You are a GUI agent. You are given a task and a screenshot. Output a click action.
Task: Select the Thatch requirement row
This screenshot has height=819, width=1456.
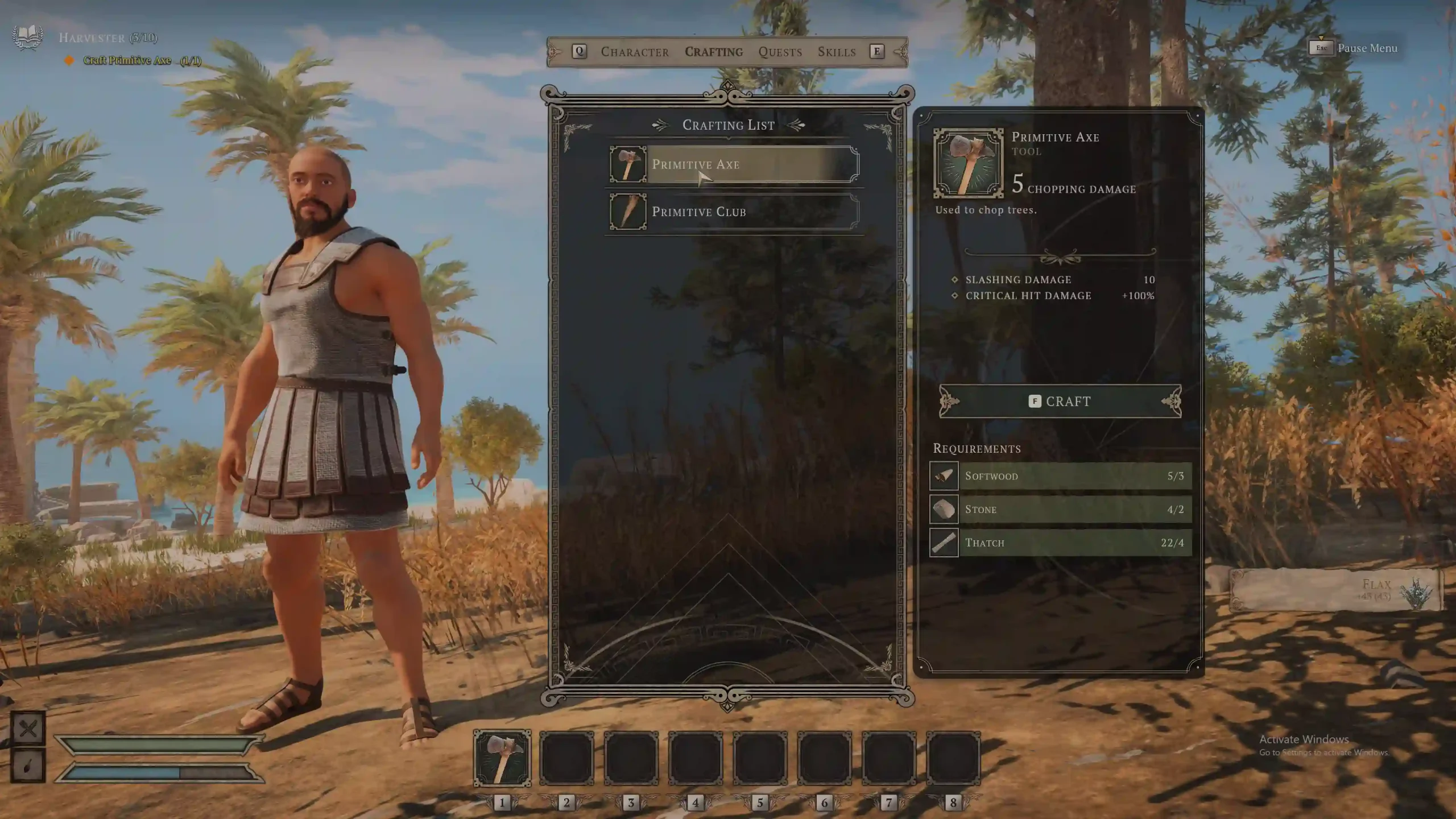point(1060,543)
